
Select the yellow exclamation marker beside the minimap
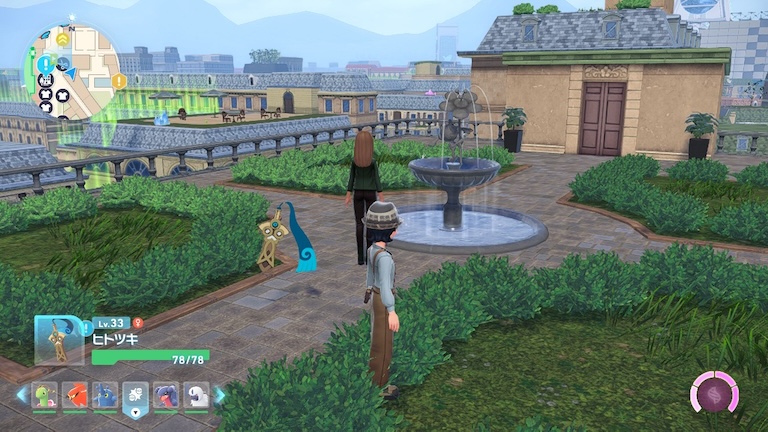120,81
